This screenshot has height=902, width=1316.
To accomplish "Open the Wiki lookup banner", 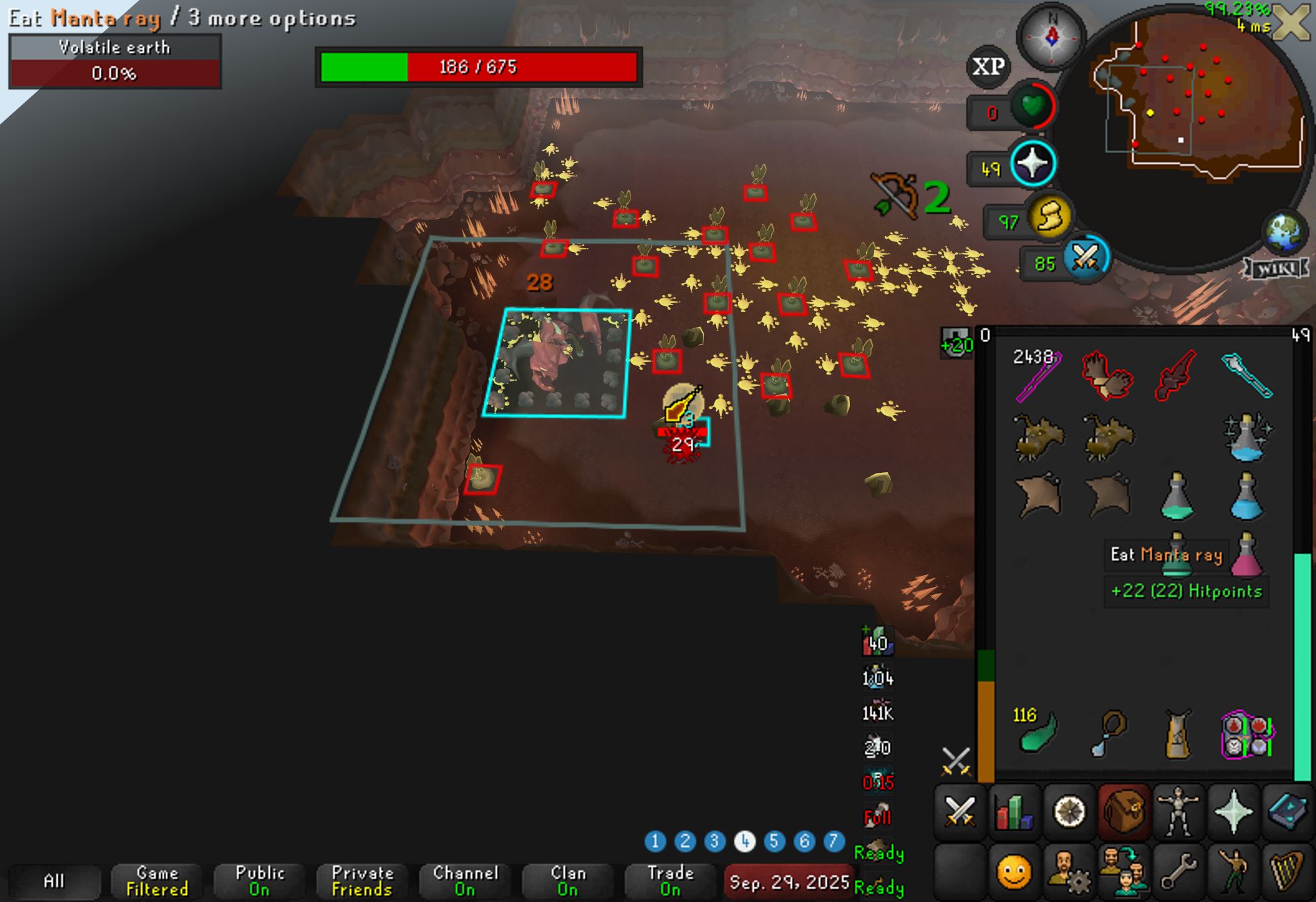I will 1276,268.
